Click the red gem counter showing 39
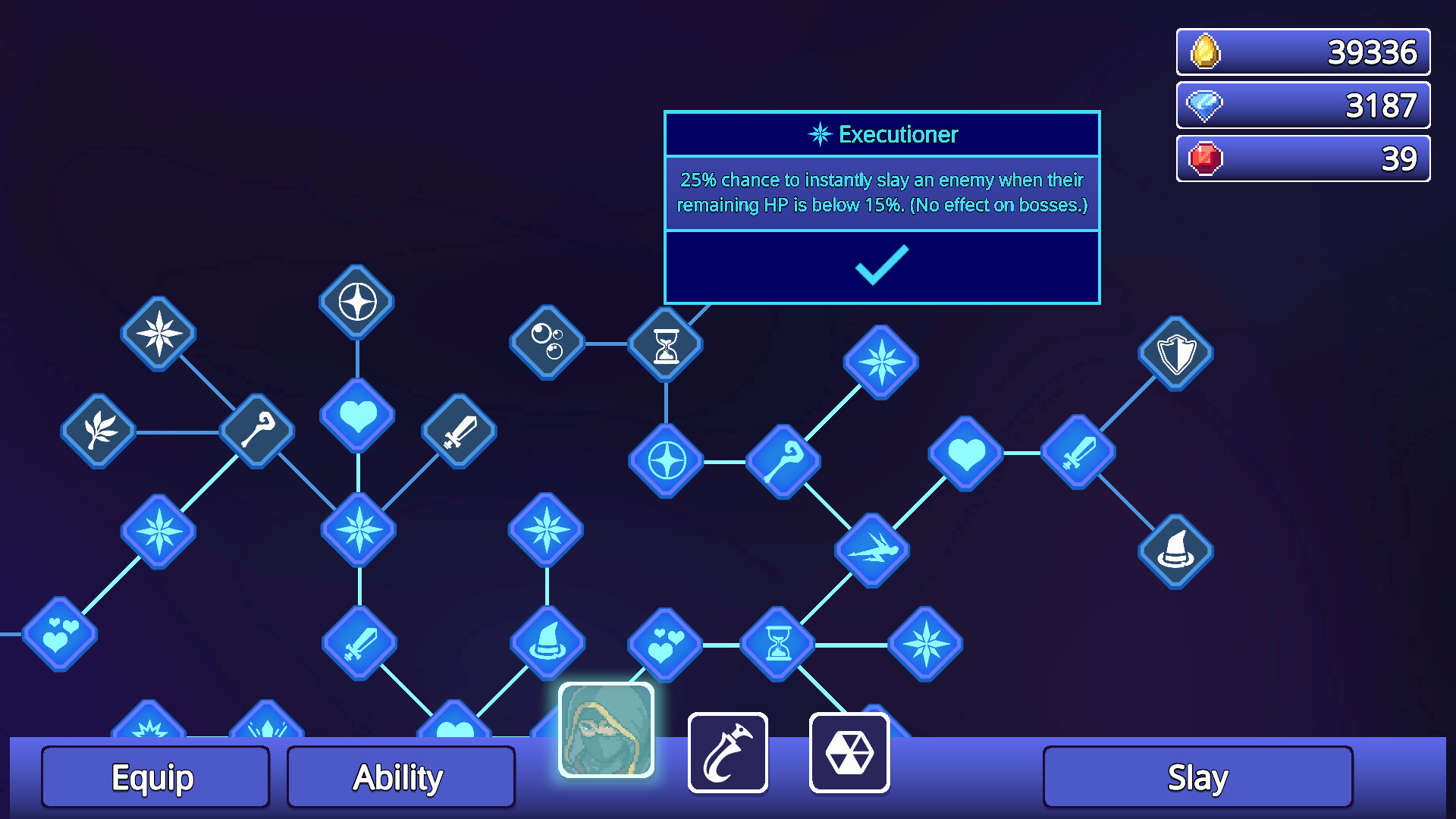Image resolution: width=1456 pixels, height=819 pixels. pyautogui.click(x=1301, y=158)
